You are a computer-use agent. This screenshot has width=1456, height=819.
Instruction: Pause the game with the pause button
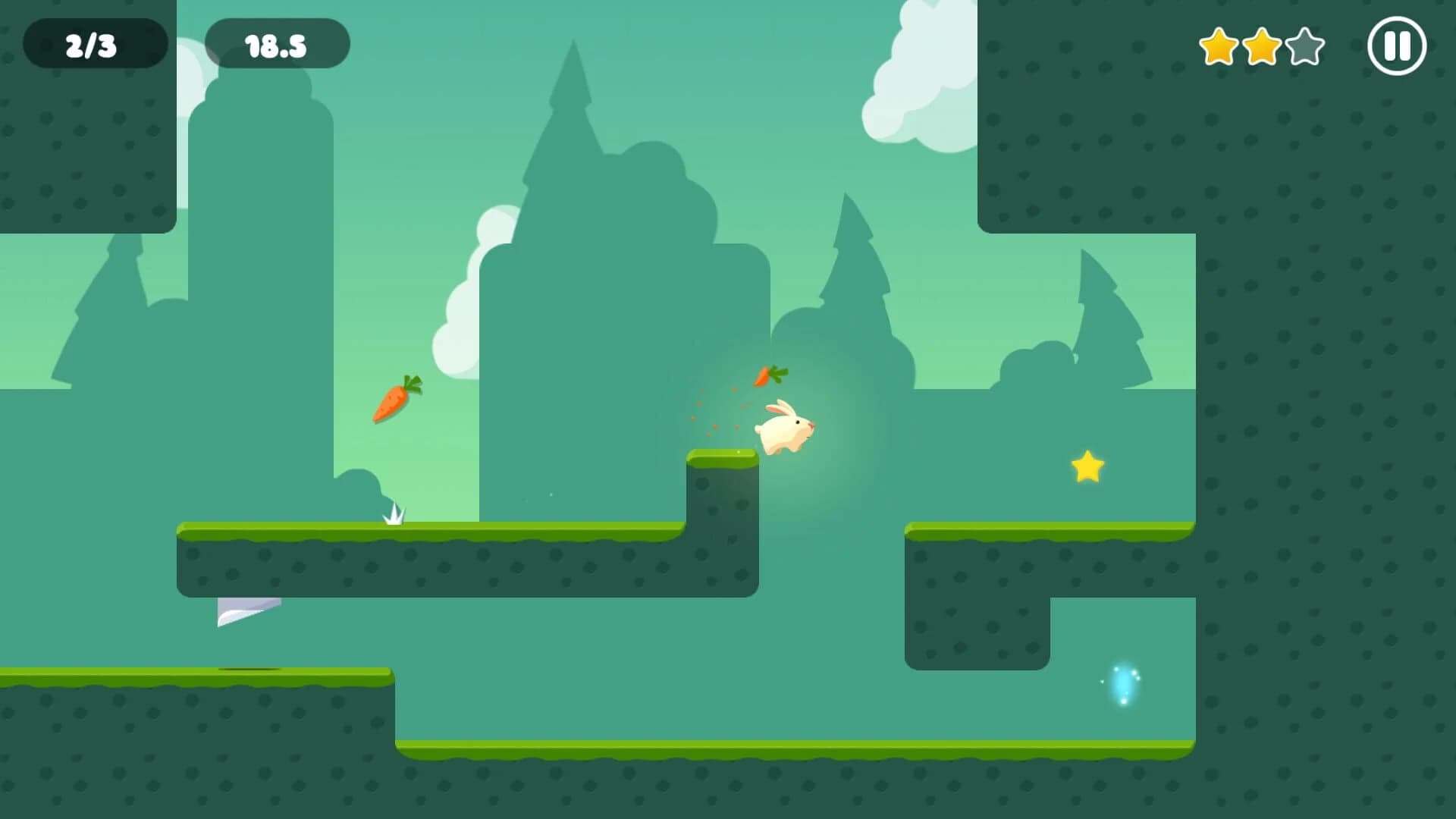pyautogui.click(x=1398, y=47)
